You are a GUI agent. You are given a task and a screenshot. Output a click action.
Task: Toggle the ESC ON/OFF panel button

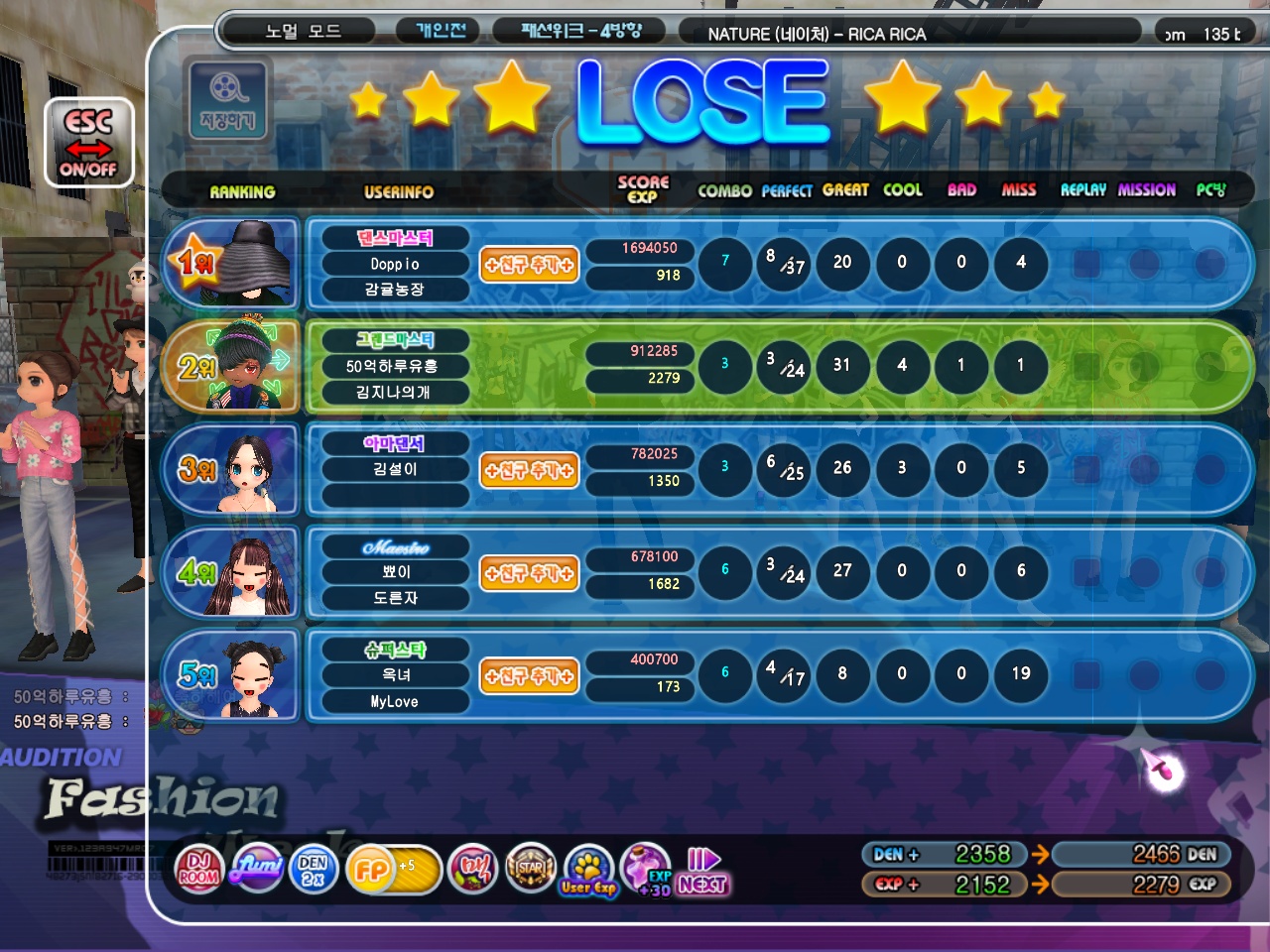[x=88, y=145]
